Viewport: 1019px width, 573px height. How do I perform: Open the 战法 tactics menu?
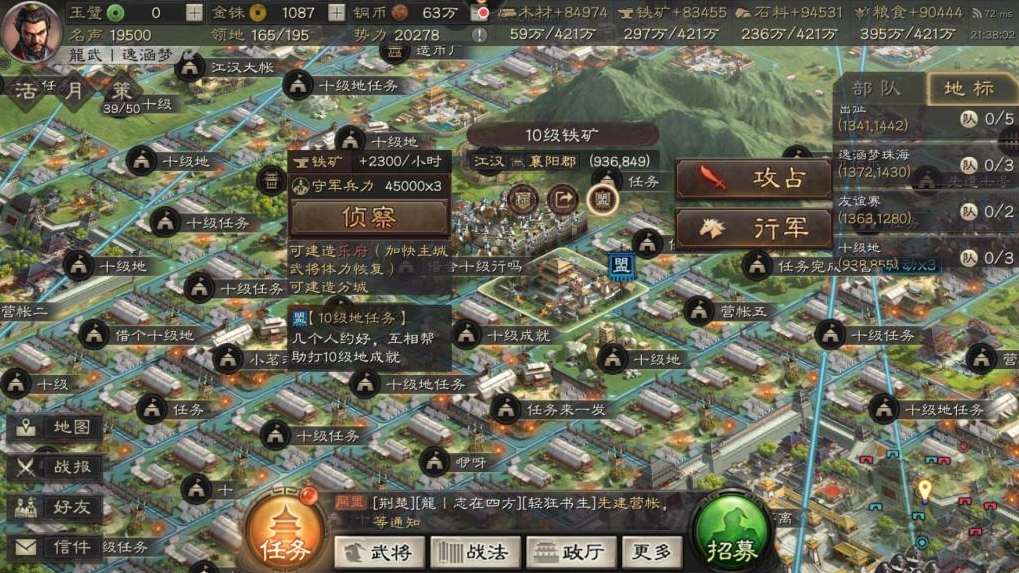point(475,551)
